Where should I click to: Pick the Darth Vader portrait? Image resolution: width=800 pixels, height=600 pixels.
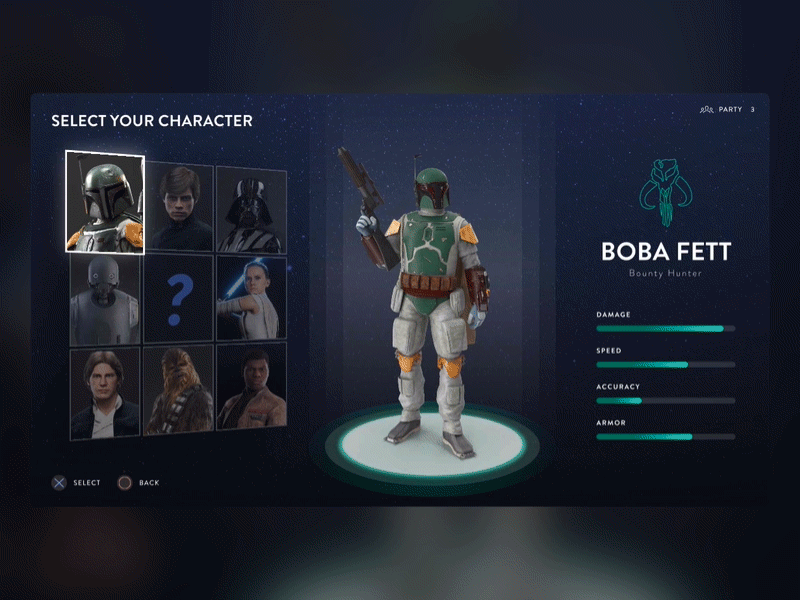click(x=251, y=209)
